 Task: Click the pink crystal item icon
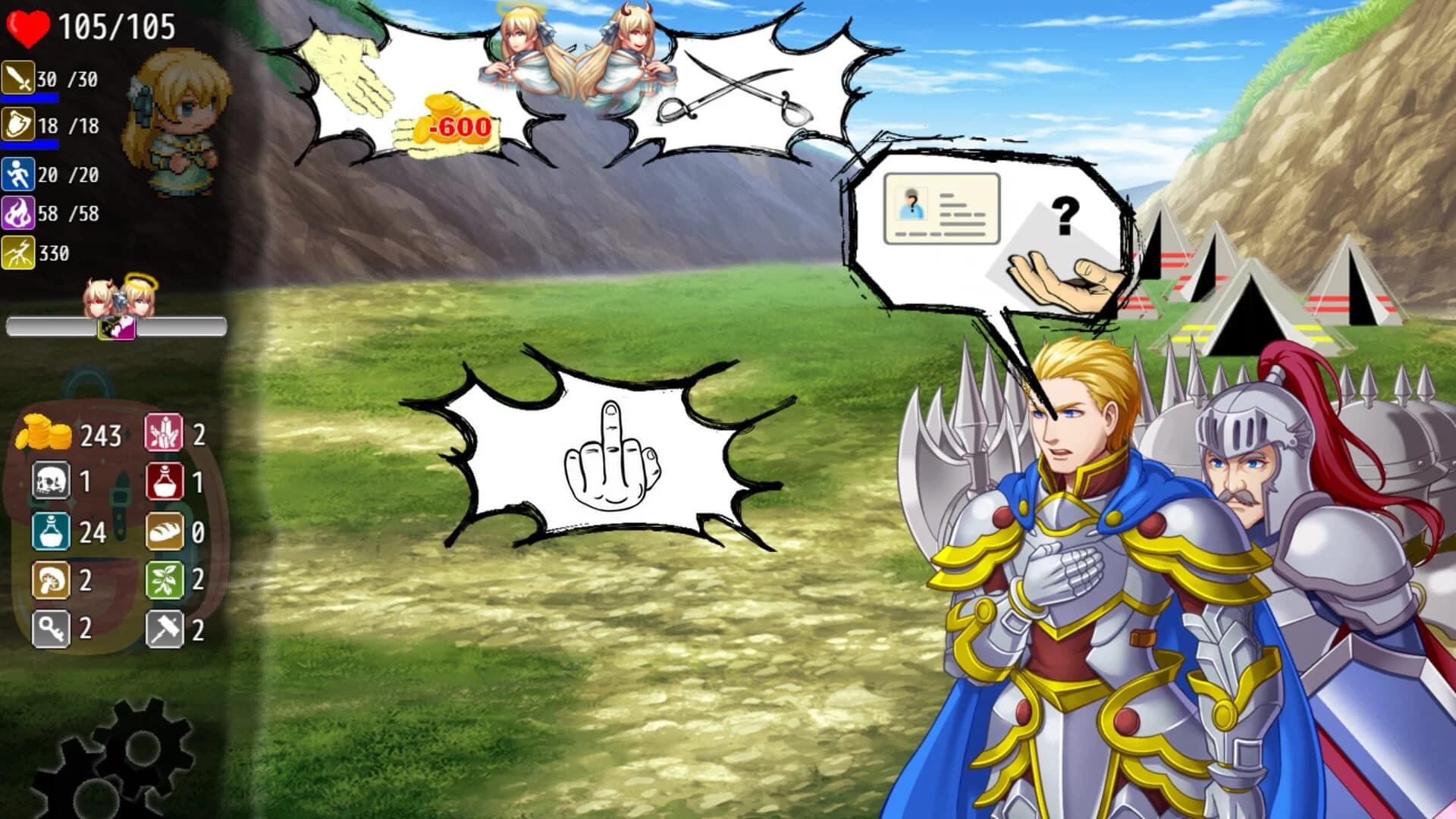(x=164, y=432)
